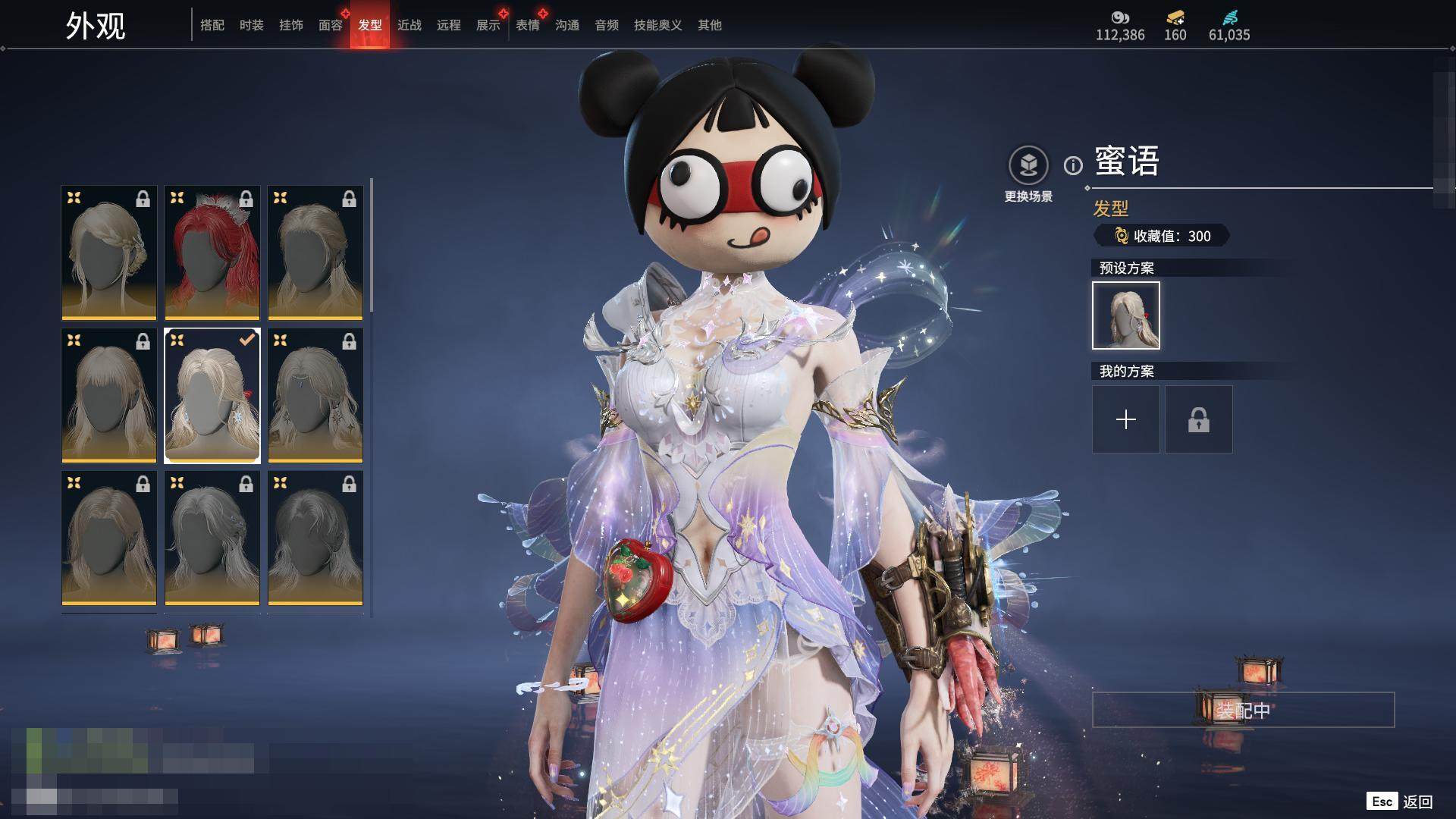Open the 技能奥义 skills tab
This screenshot has width=1456, height=819.
658,26
